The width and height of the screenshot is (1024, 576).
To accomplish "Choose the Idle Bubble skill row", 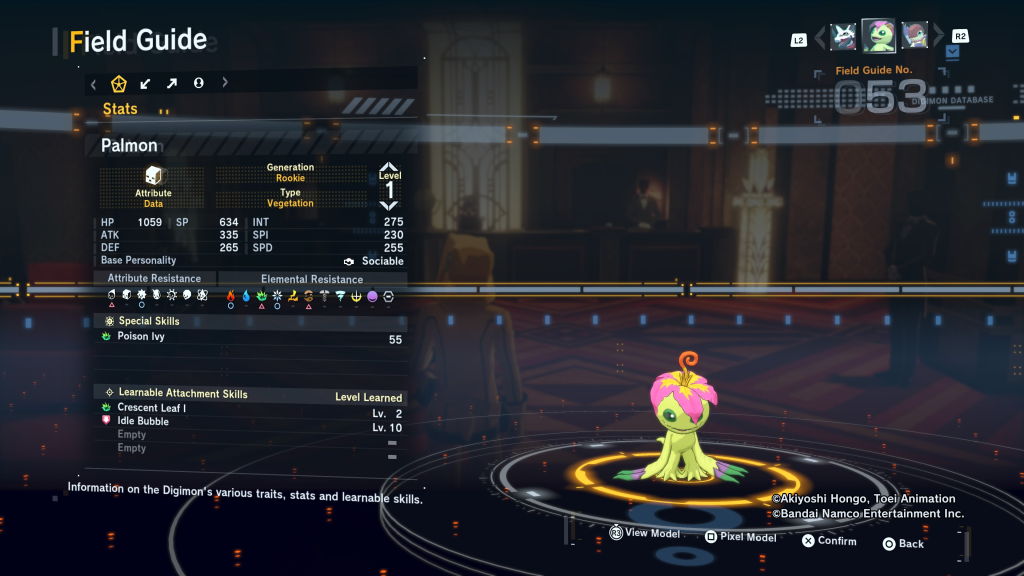I will 250,422.
